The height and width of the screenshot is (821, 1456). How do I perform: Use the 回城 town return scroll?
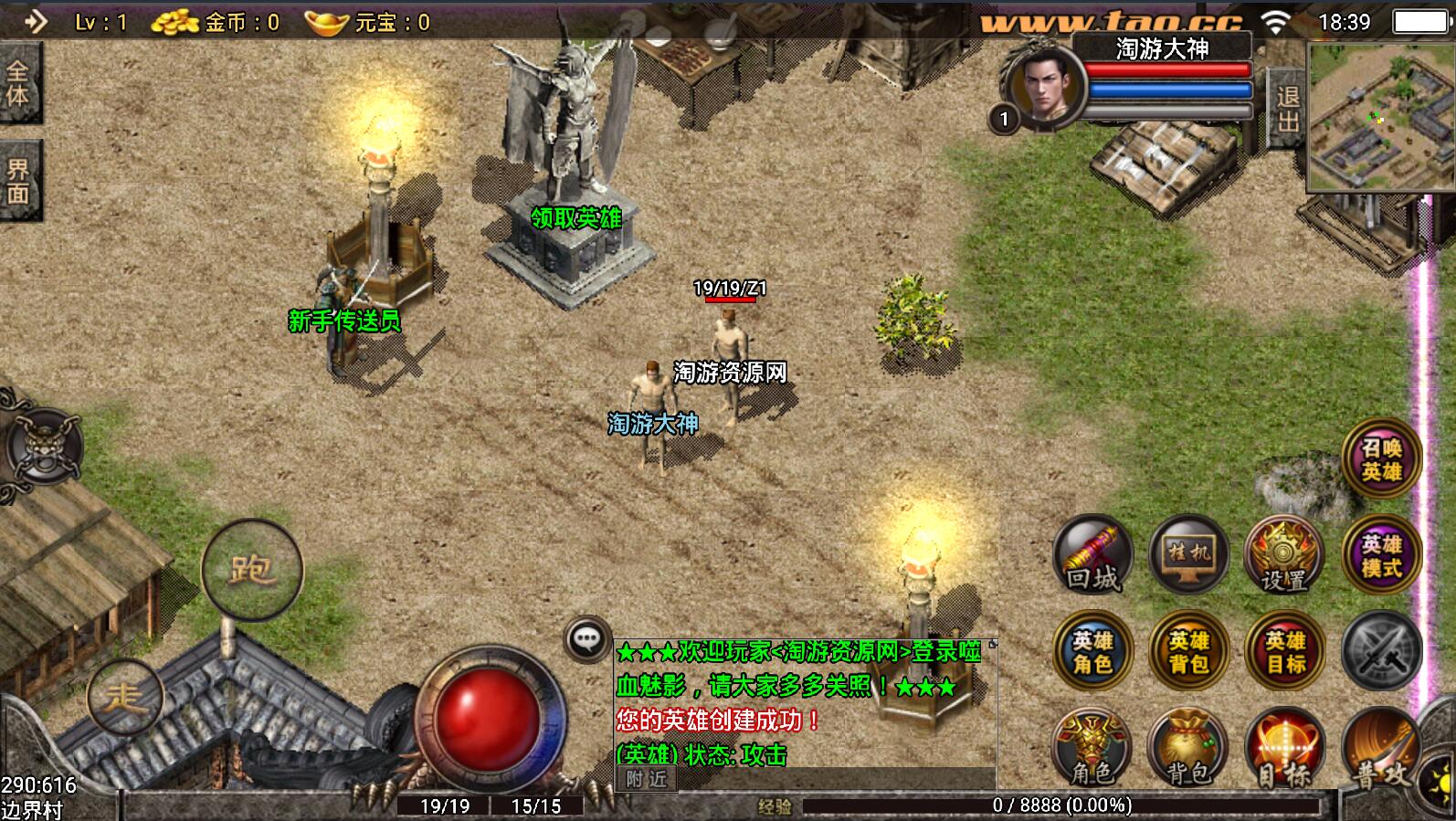(1093, 555)
